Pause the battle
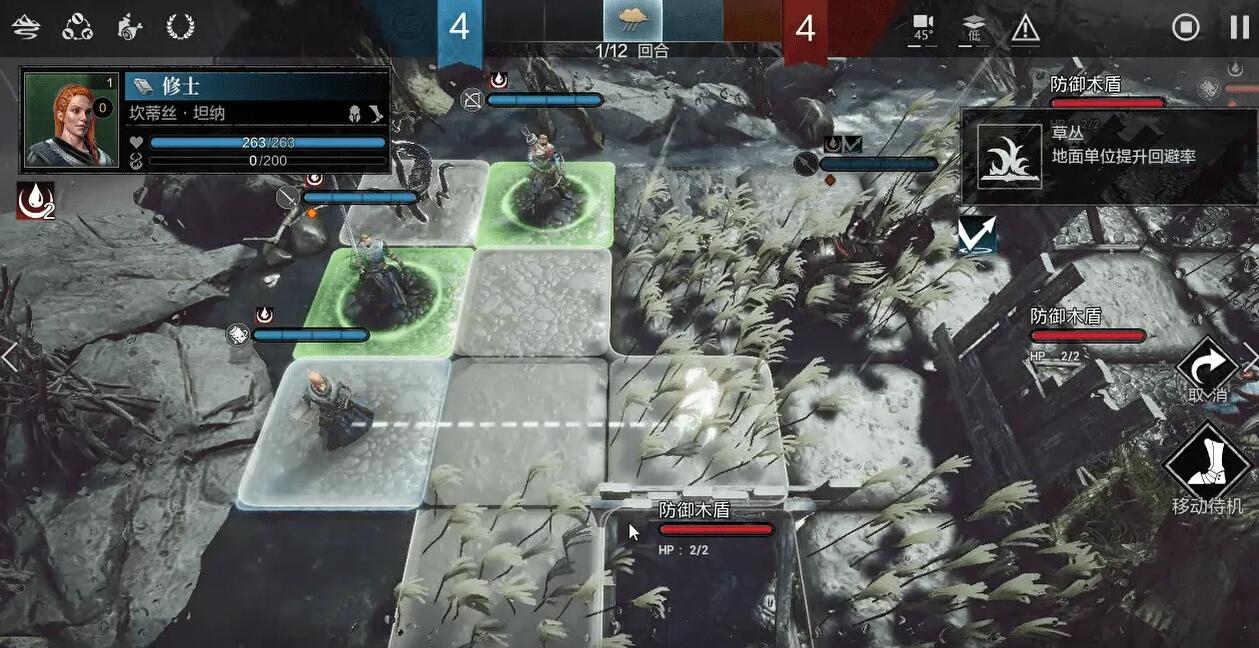The height and width of the screenshot is (648, 1259). (1239, 27)
